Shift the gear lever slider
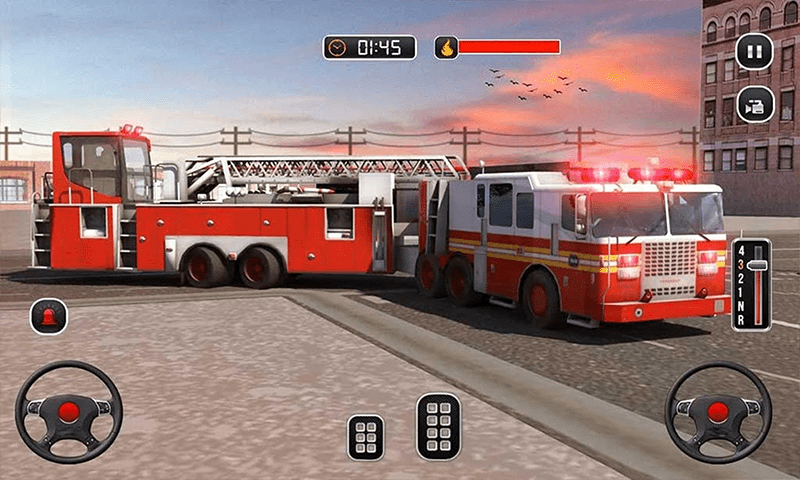Image resolution: width=800 pixels, height=480 pixels. 758,266
